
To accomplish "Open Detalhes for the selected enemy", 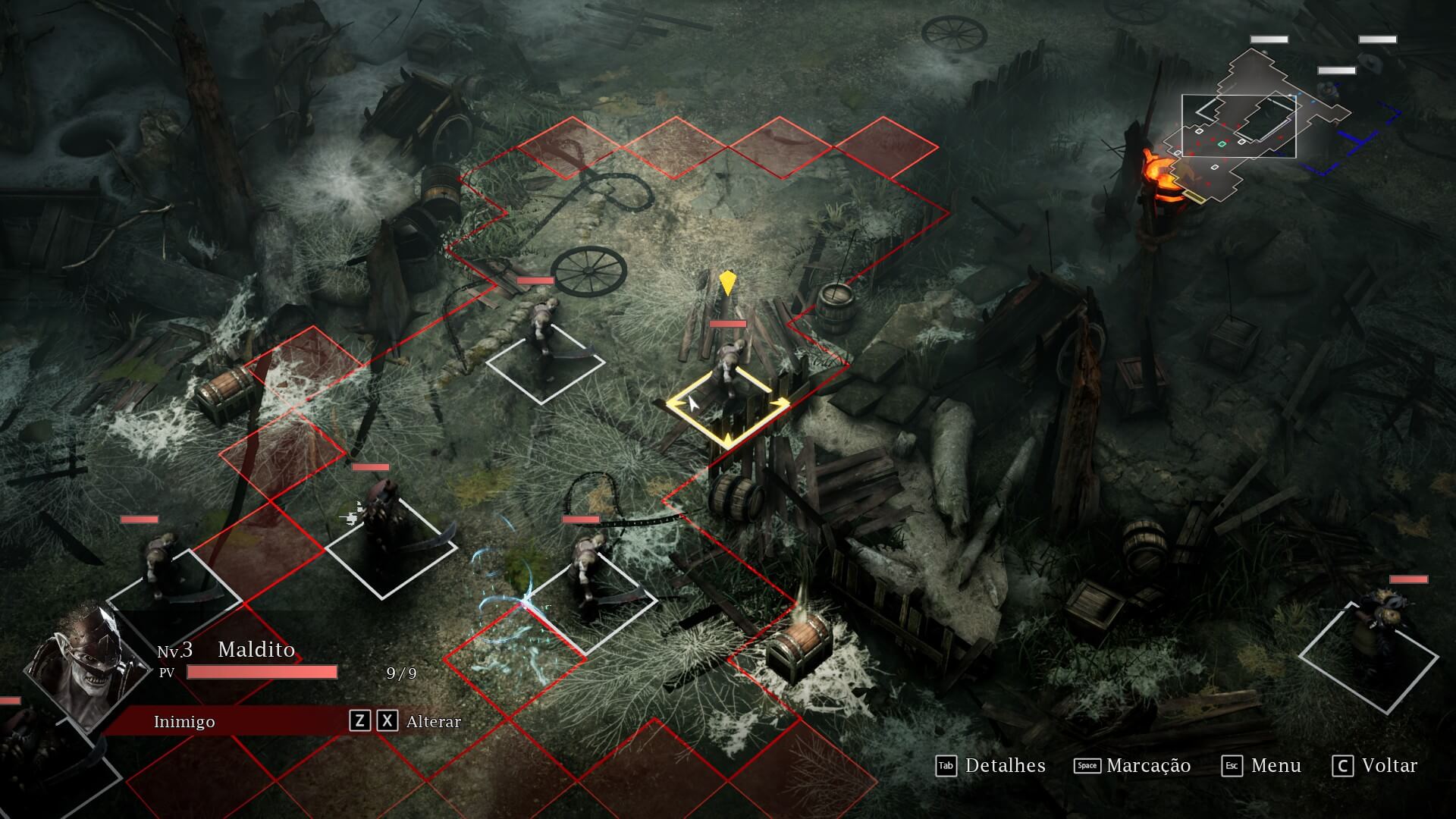I will tap(990, 766).
